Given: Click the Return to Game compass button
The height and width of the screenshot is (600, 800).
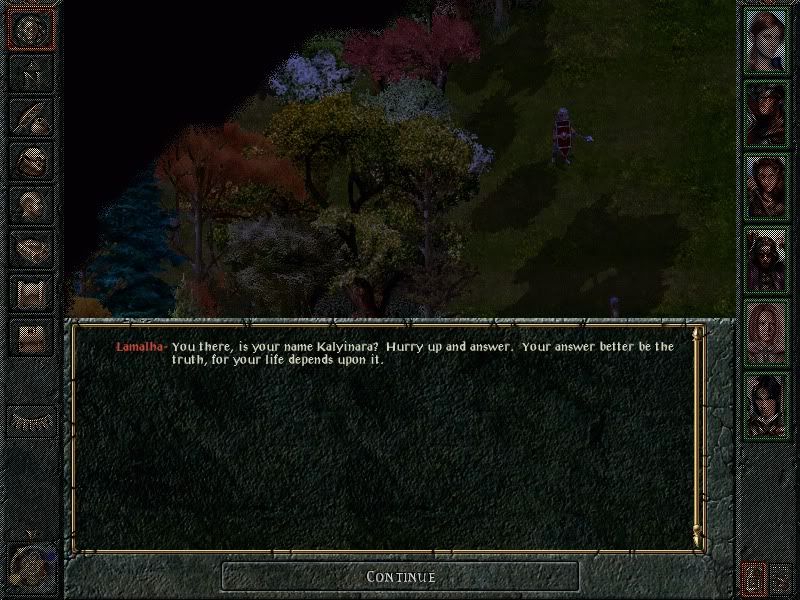Looking at the screenshot, I should pos(31,30).
